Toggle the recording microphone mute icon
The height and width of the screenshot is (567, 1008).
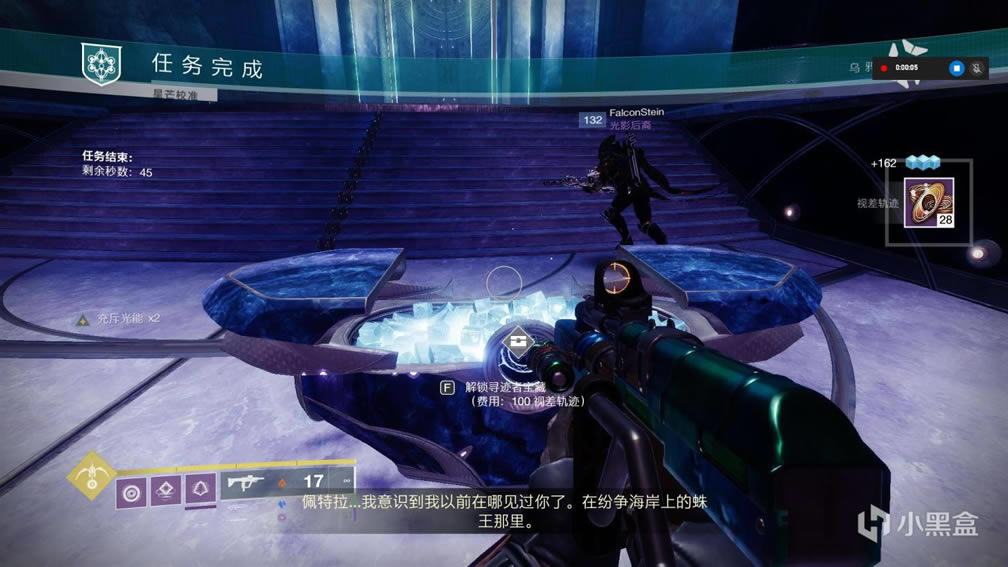point(977,68)
